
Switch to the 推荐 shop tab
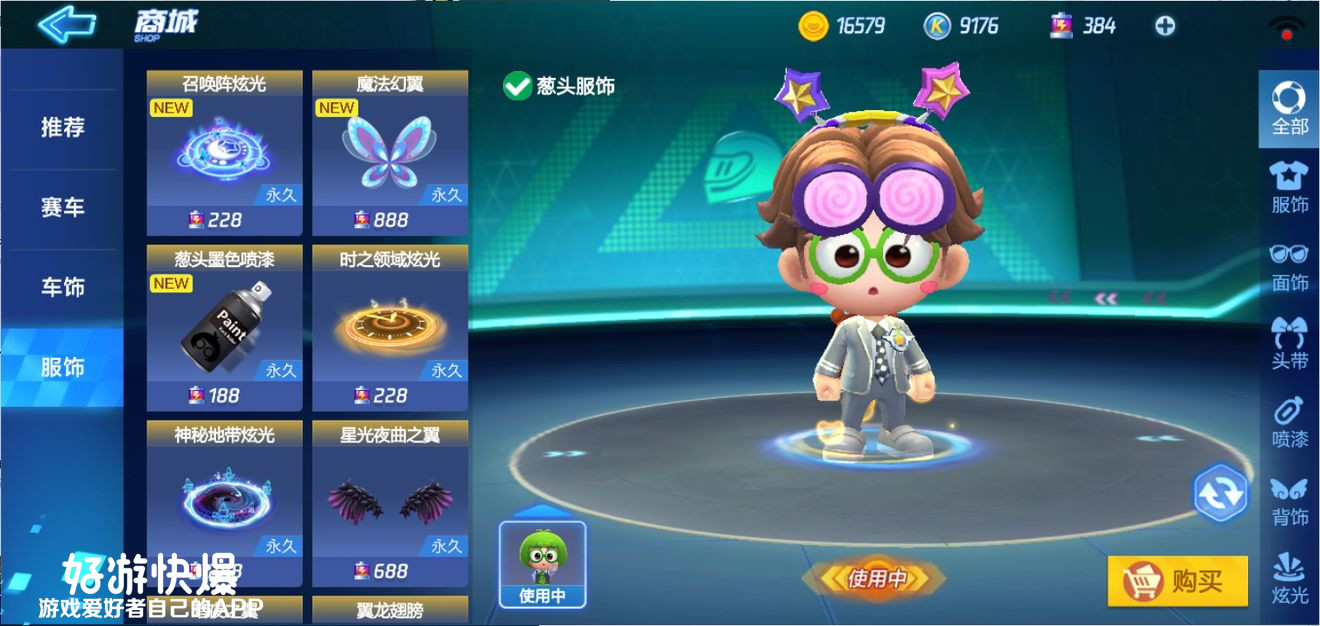click(62, 128)
